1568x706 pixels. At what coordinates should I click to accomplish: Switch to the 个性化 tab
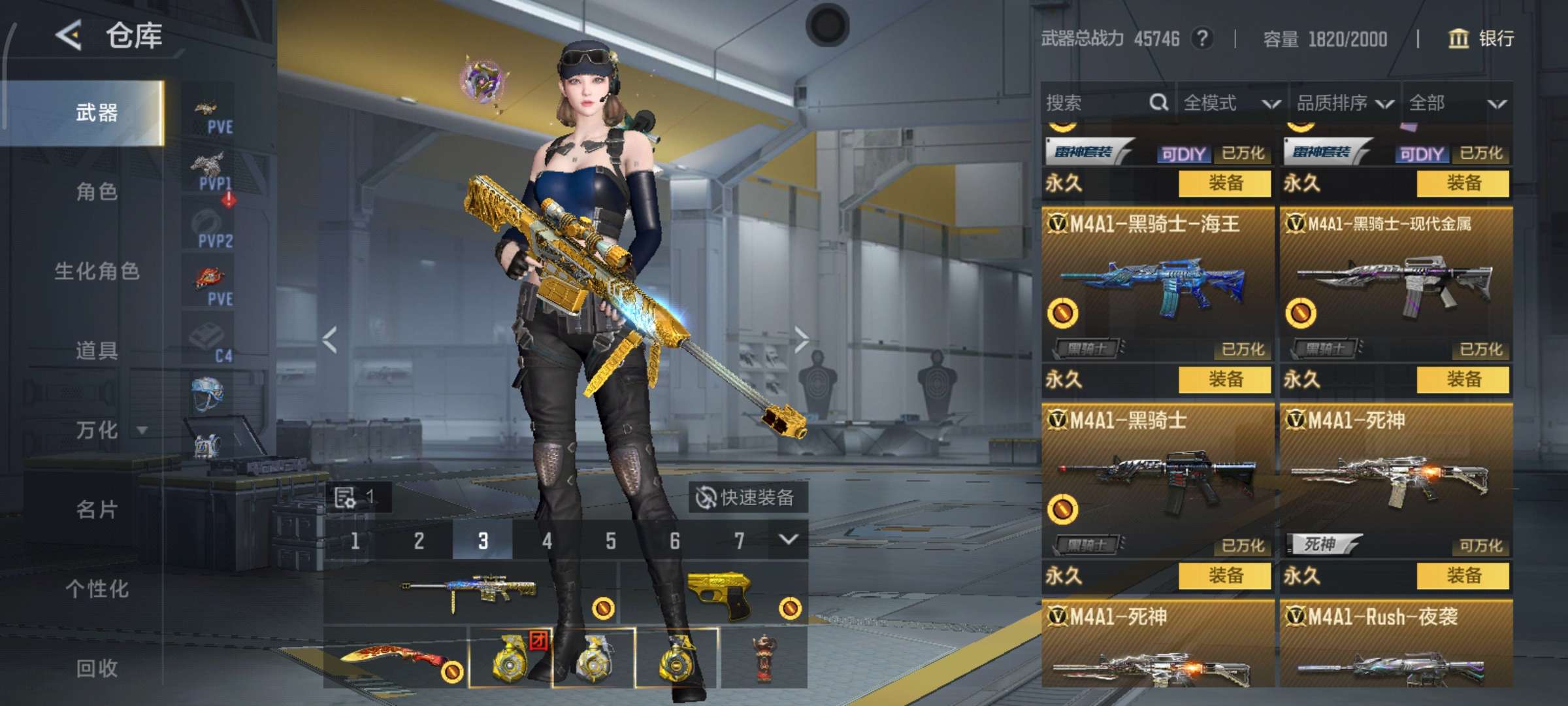point(97,589)
